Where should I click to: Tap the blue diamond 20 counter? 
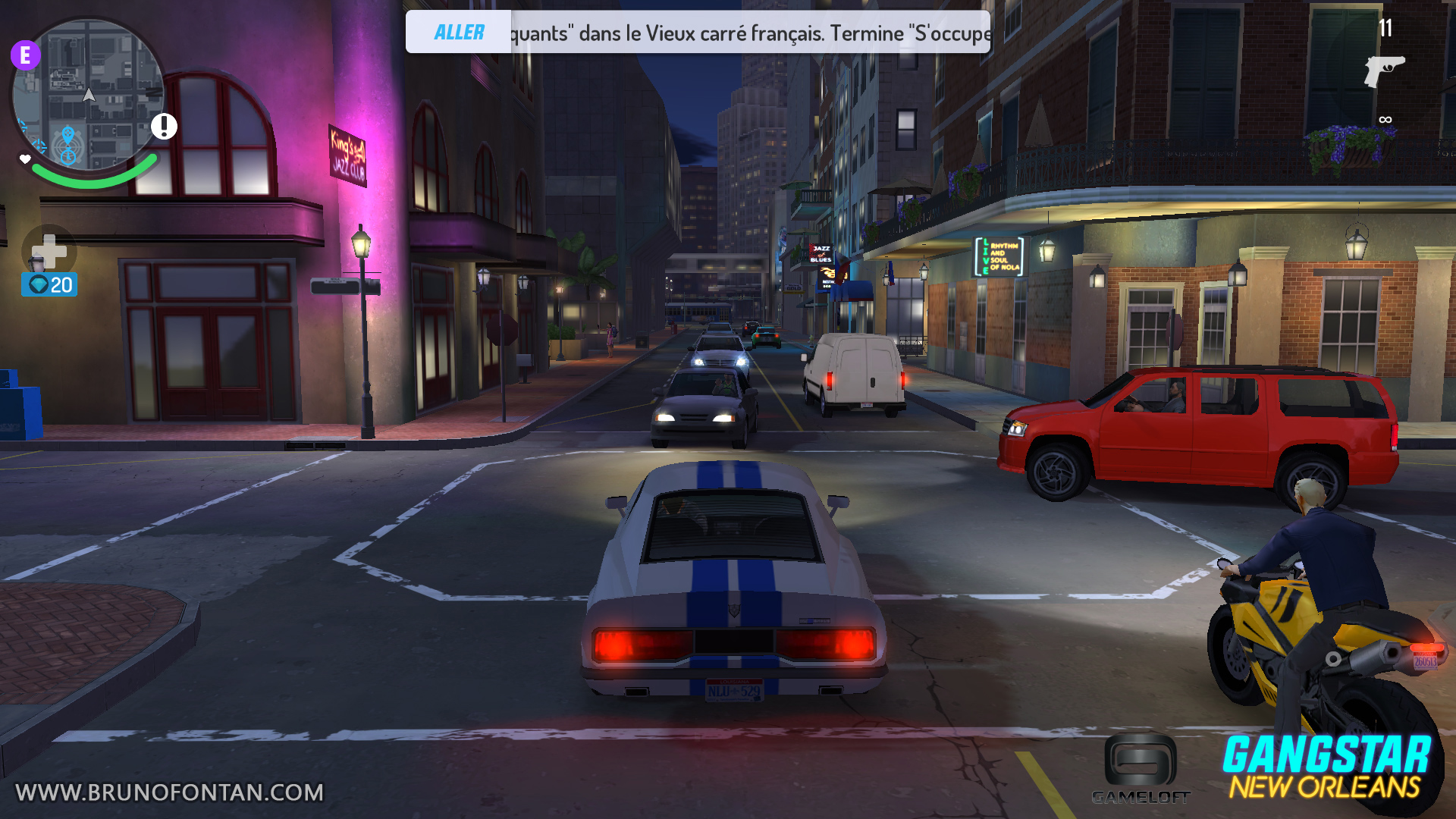[x=49, y=285]
